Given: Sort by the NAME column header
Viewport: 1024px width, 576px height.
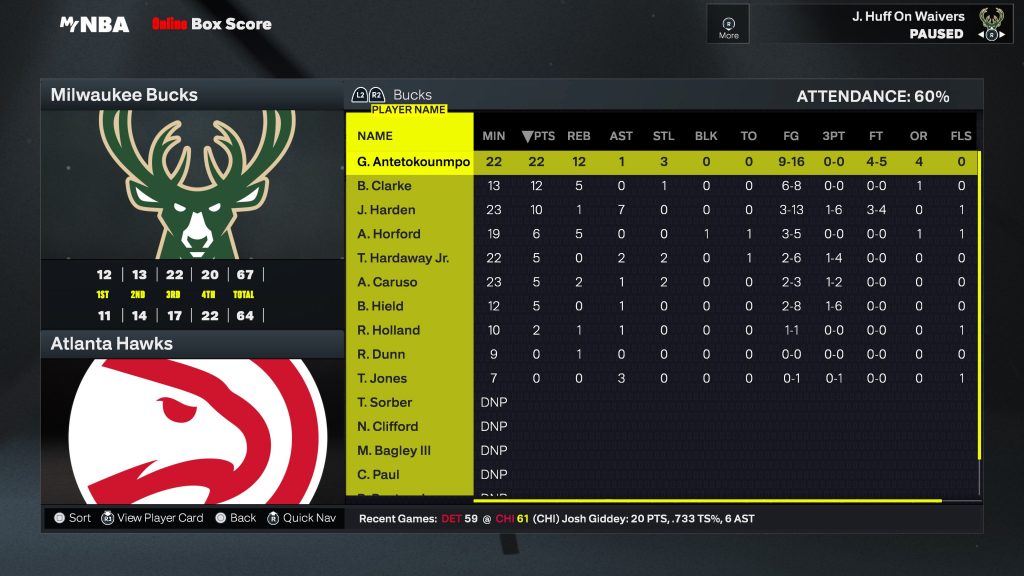Looking at the screenshot, I should pyautogui.click(x=375, y=136).
